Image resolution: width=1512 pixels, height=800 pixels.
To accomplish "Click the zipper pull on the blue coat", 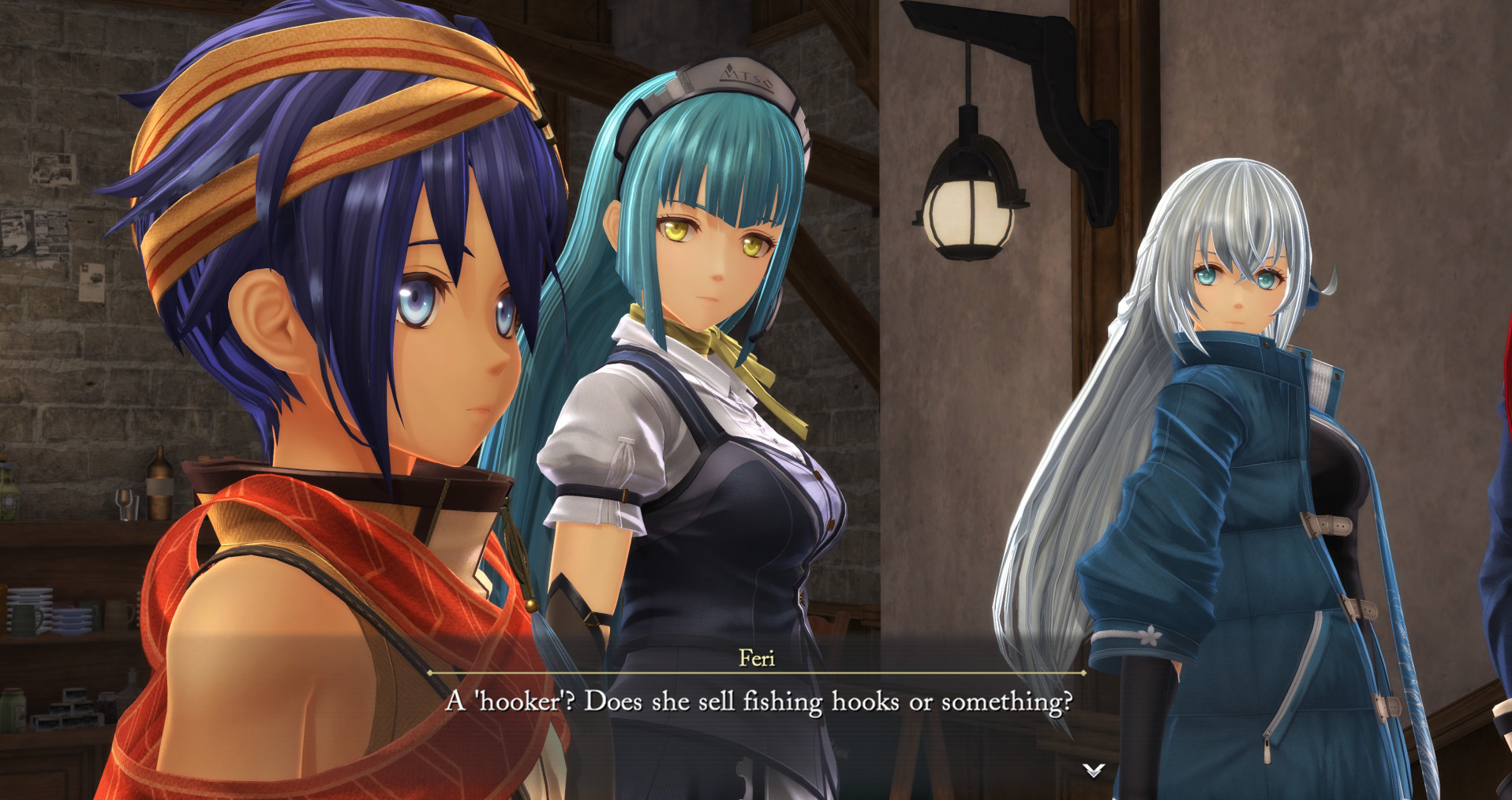I will click(1267, 748).
